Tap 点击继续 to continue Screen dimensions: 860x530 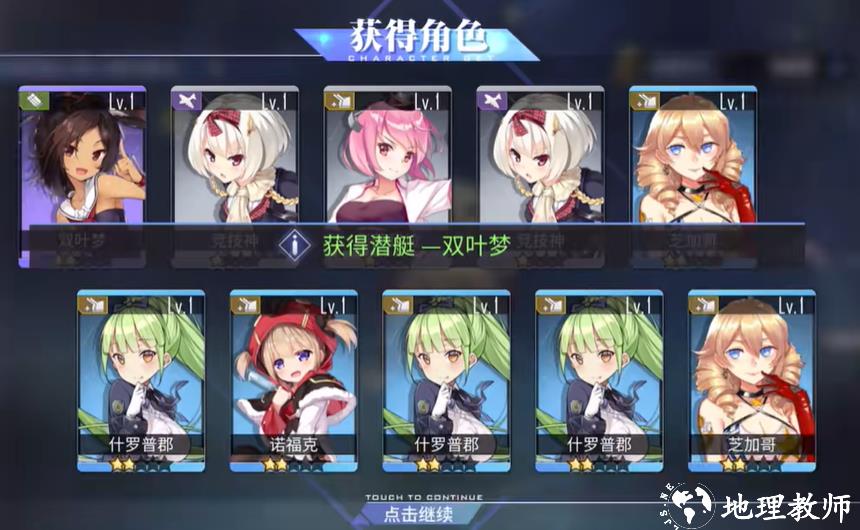pyautogui.click(x=418, y=514)
